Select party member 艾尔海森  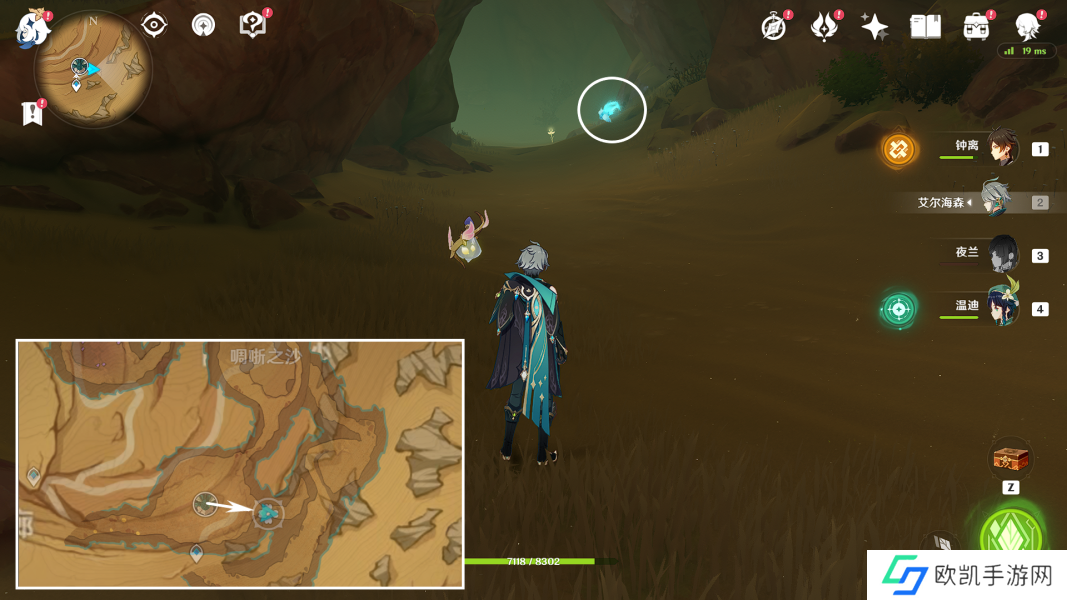996,201
